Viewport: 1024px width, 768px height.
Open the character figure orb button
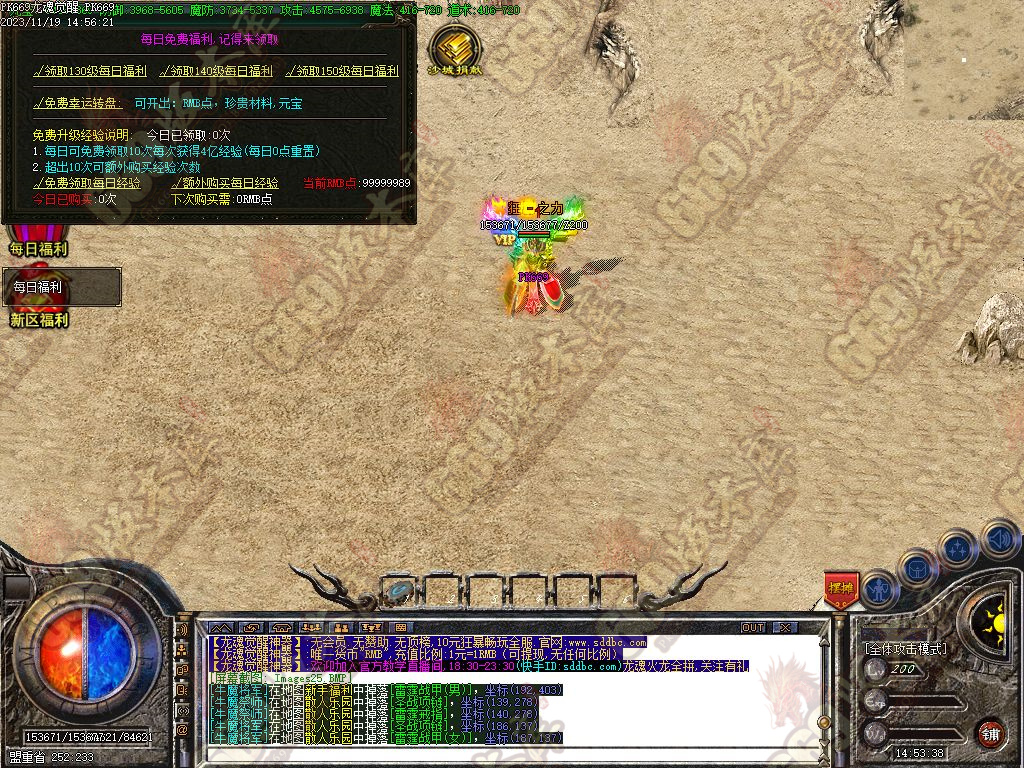(880, 589)
